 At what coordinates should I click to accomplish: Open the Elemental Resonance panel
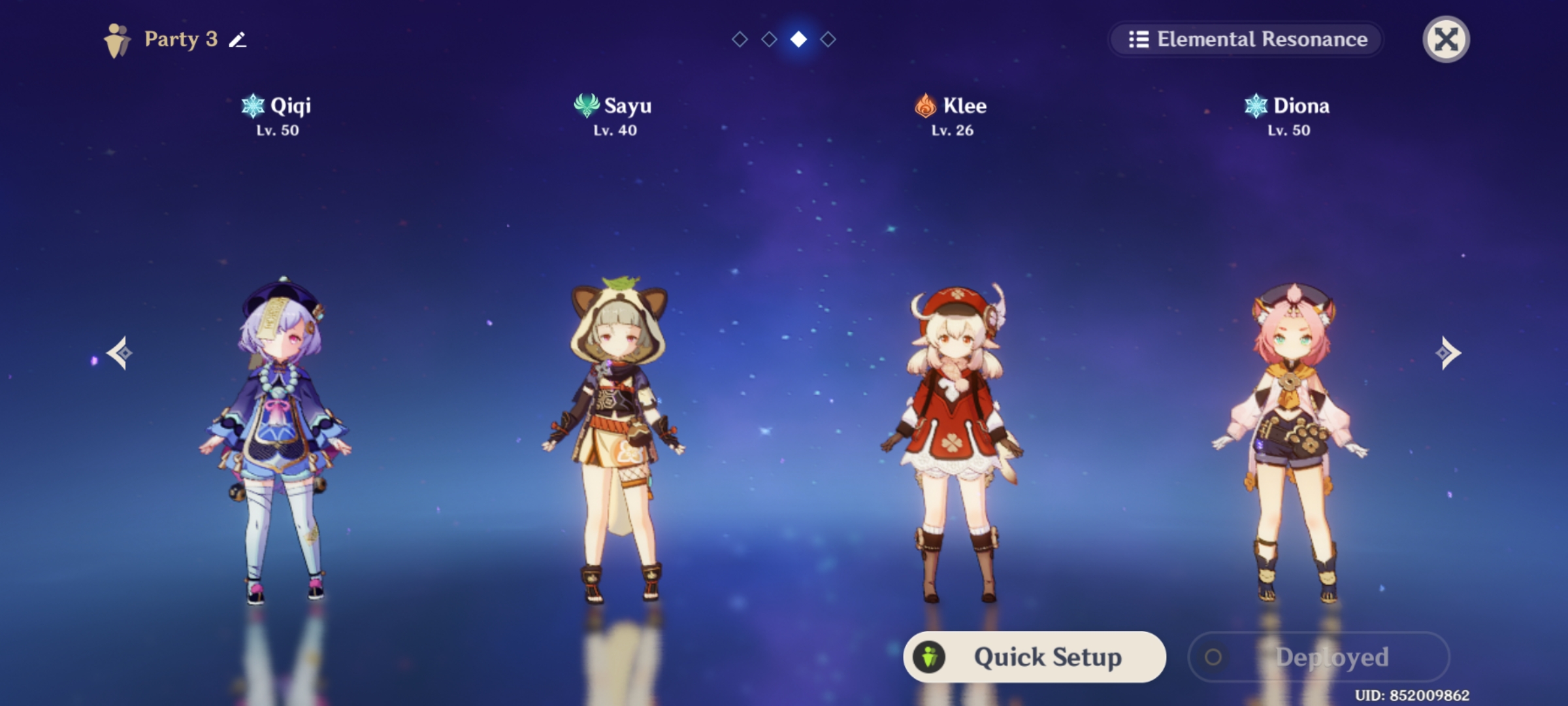pos(1247,39)
